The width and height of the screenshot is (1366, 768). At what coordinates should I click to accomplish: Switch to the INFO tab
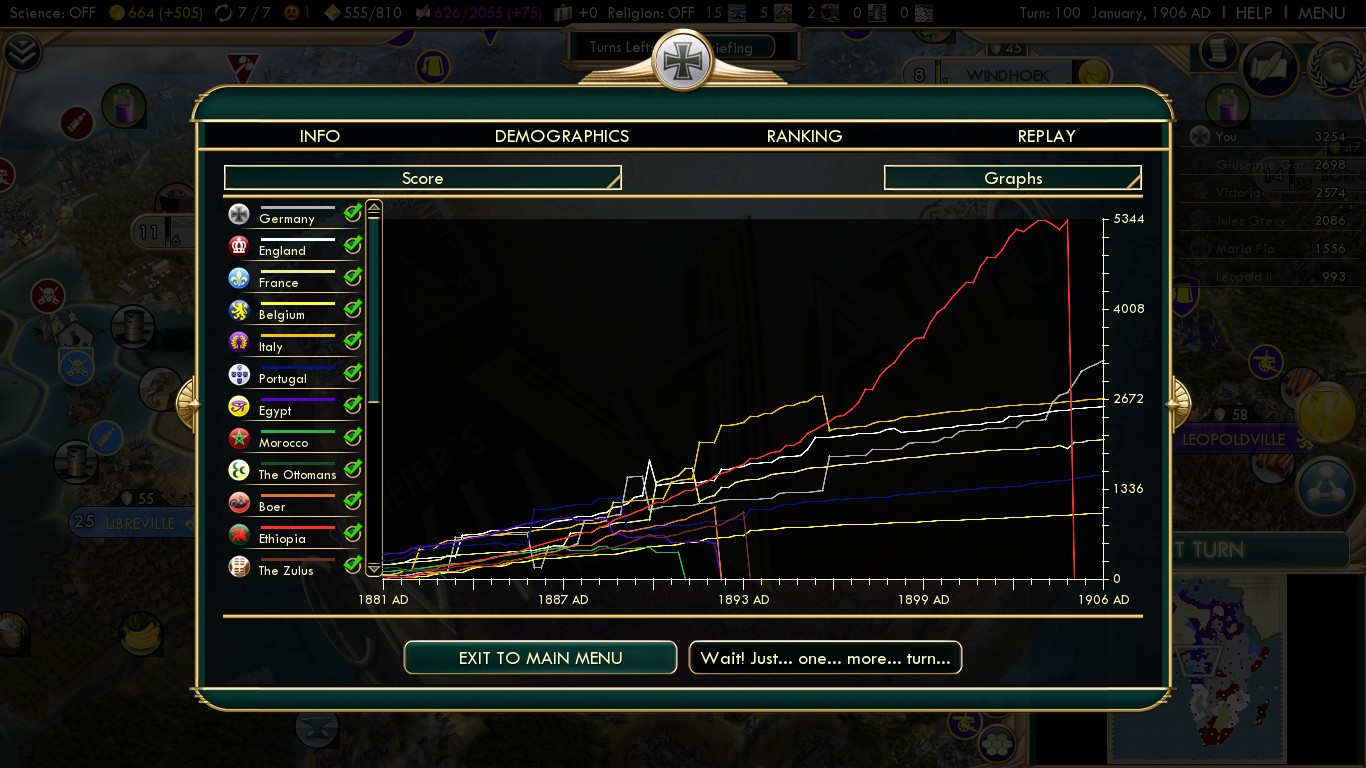320,136
